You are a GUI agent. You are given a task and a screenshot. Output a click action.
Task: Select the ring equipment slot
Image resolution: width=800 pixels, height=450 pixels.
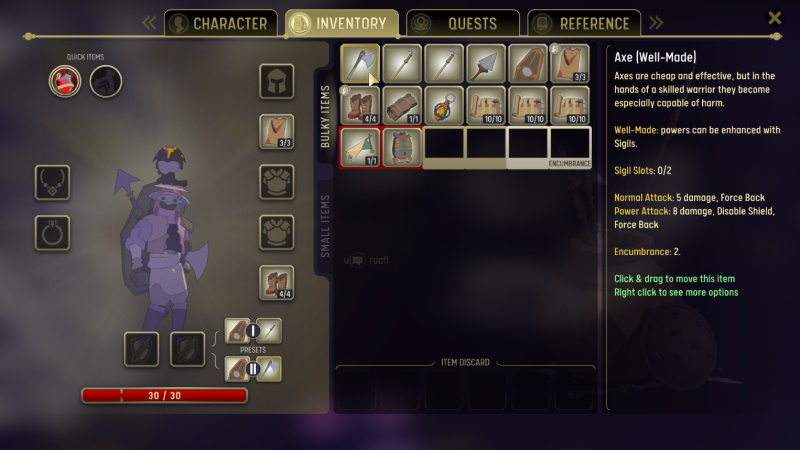(52, 232)
